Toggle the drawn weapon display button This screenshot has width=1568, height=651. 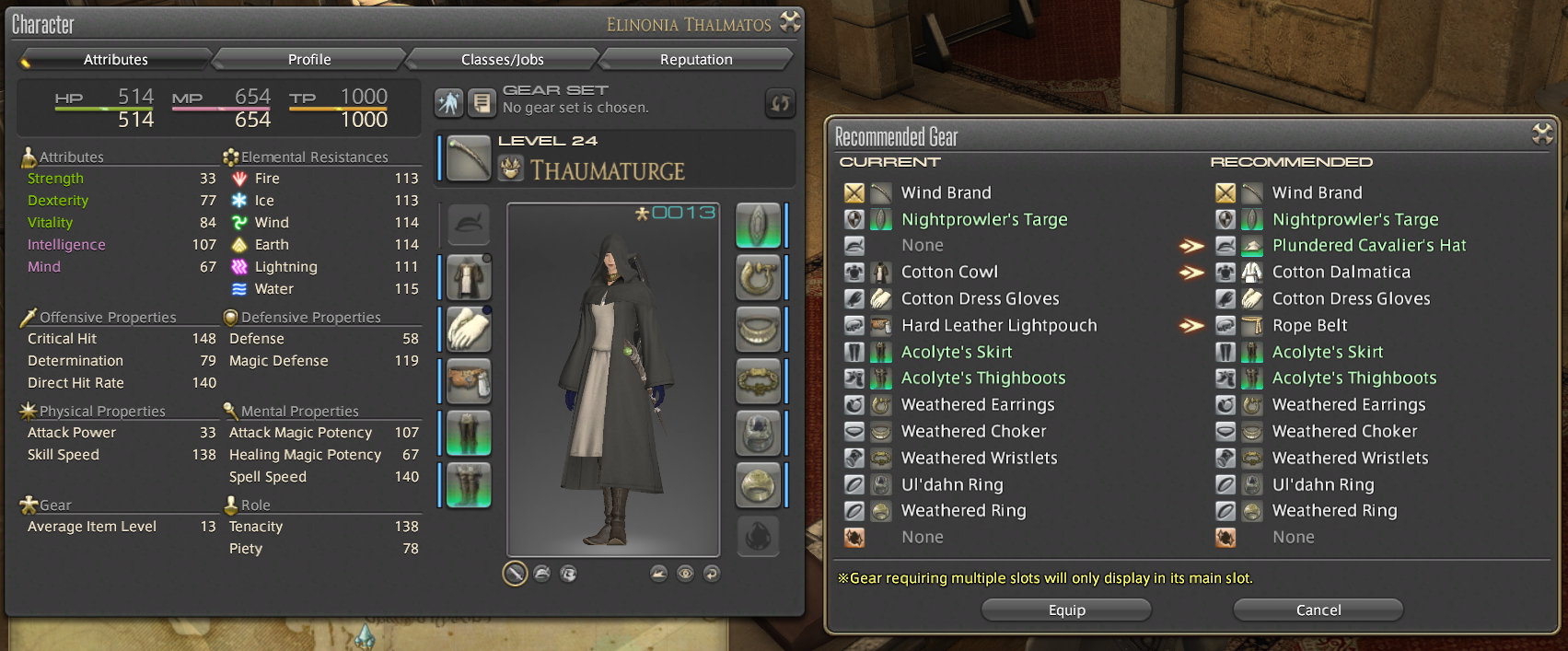point(515,574)
